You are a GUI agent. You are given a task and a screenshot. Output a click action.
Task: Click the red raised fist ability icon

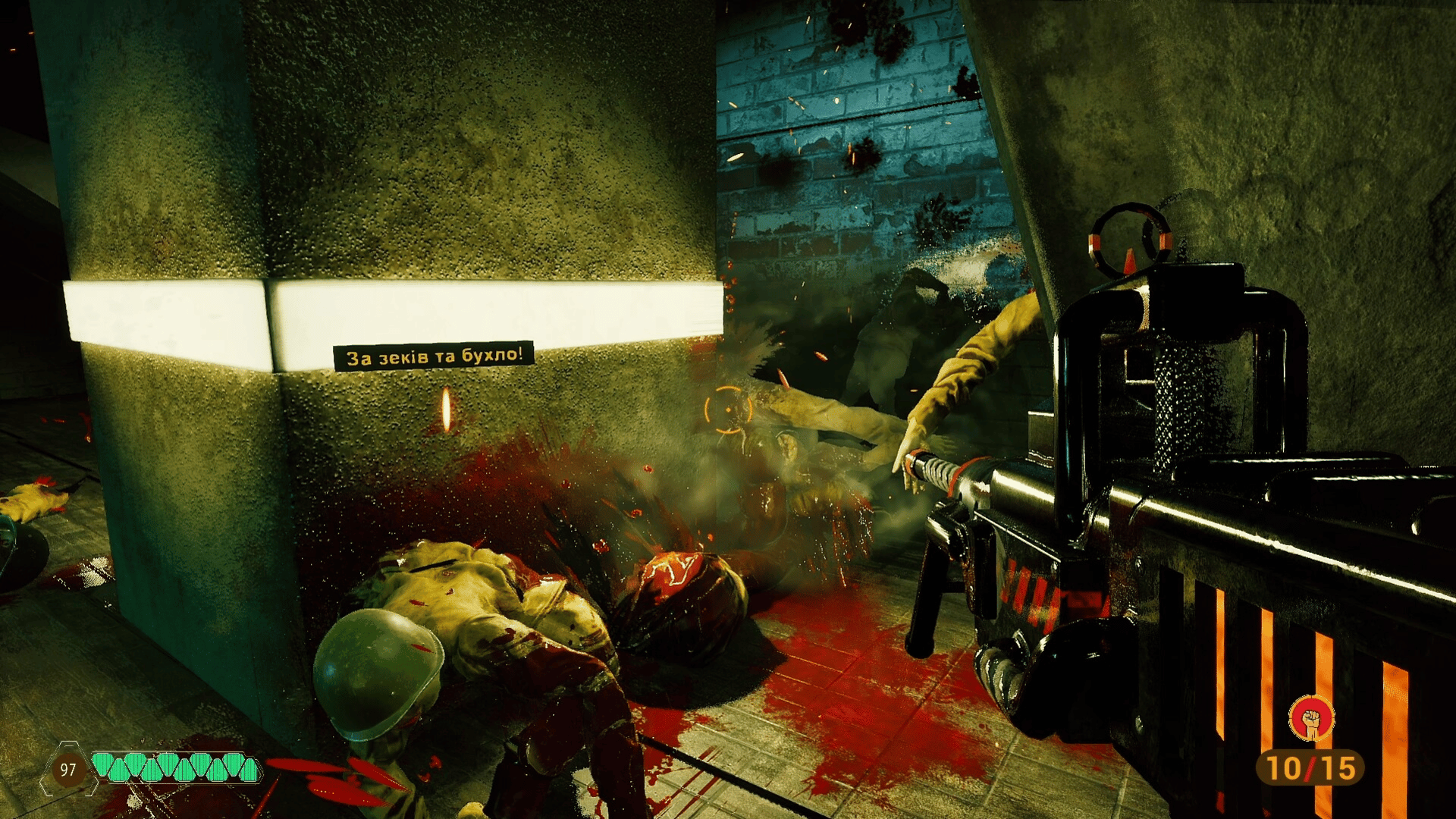pyautogui.click(x=1311, y=718)
